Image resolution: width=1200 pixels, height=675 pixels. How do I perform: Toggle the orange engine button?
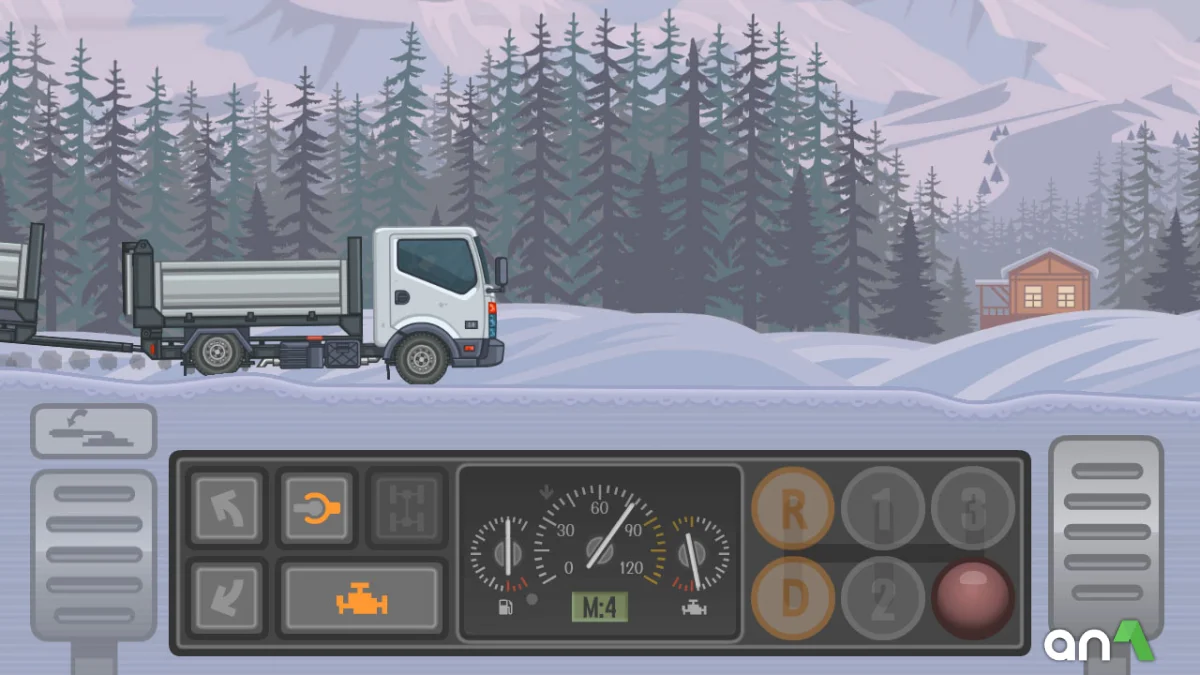tap(362, 598)
